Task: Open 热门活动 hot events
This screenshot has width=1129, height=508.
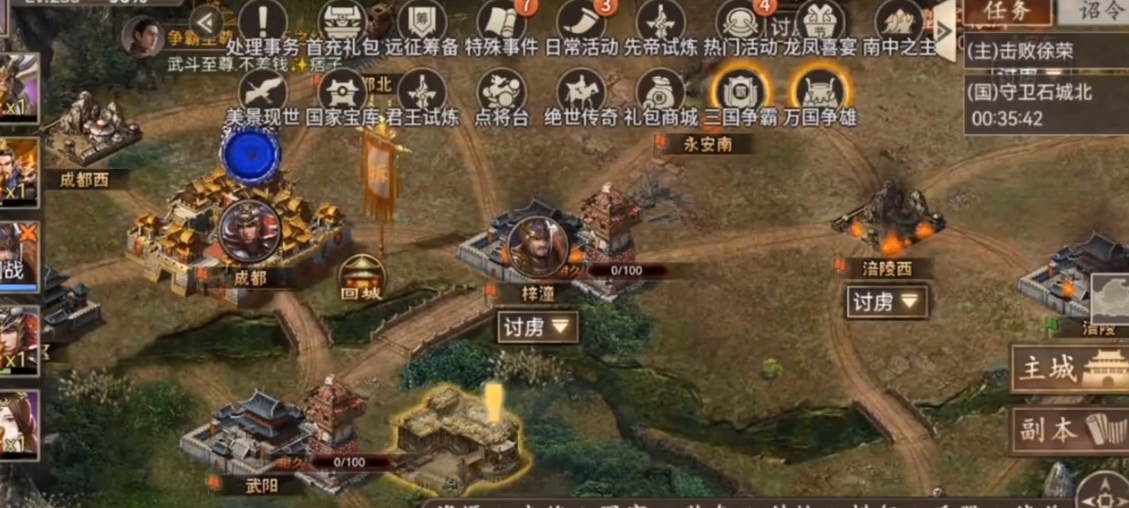Action: pos(740,23)
